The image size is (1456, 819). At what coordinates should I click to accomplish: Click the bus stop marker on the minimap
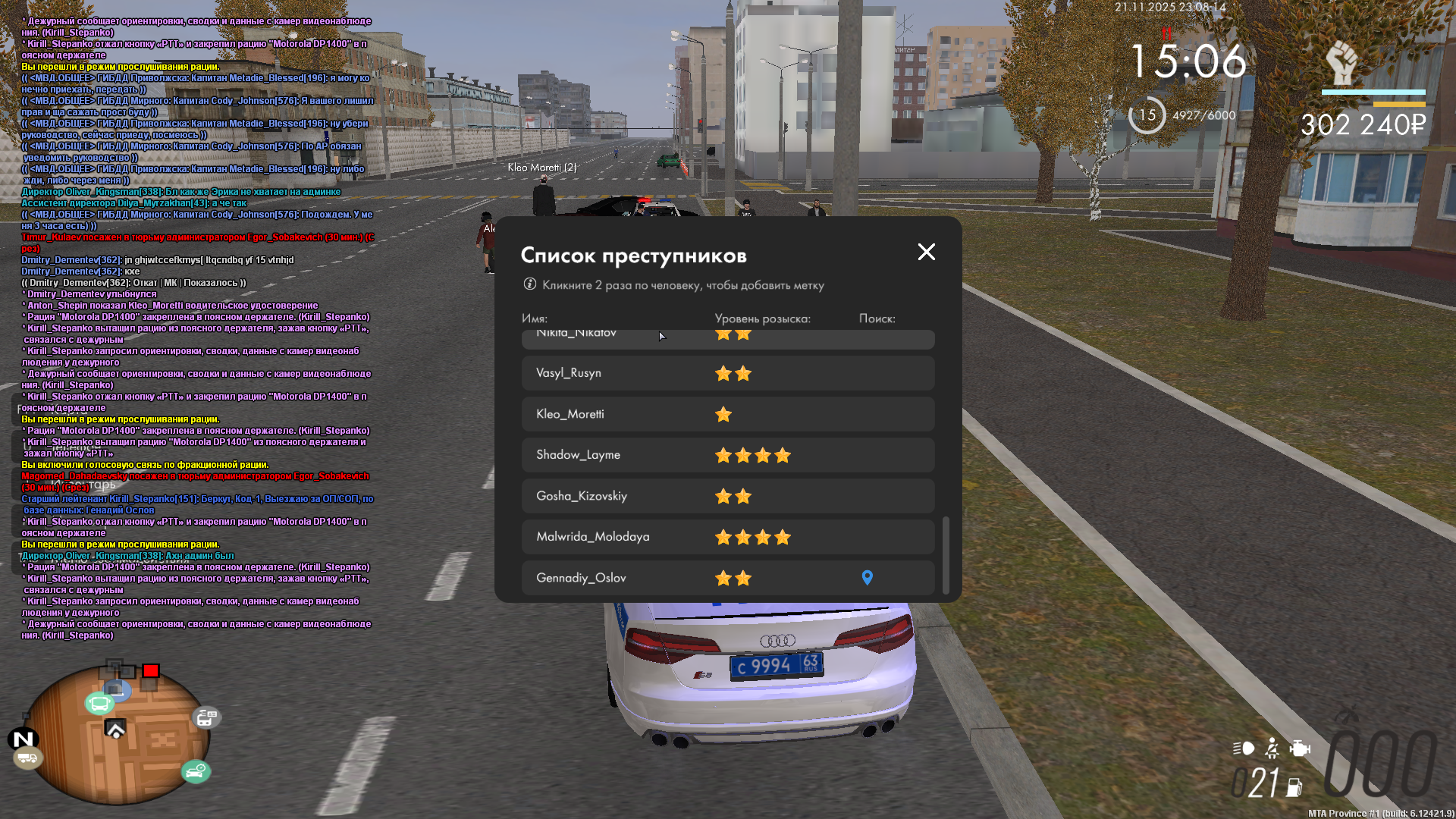click(99, 704)
